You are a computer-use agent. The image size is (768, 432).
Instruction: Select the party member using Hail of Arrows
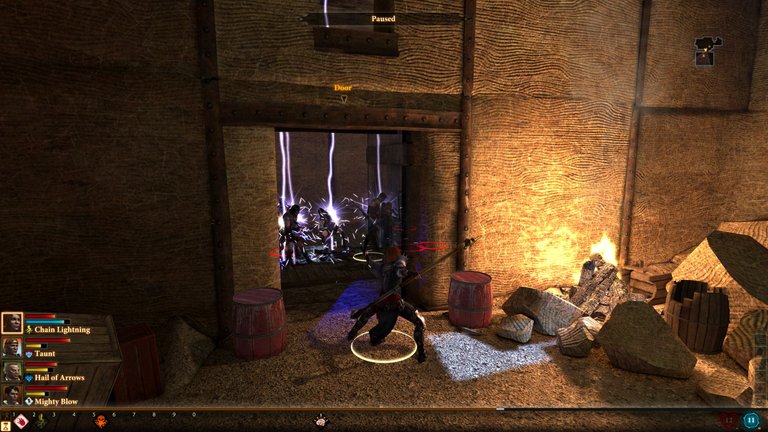pyautogui.click(x=12, y=370)
